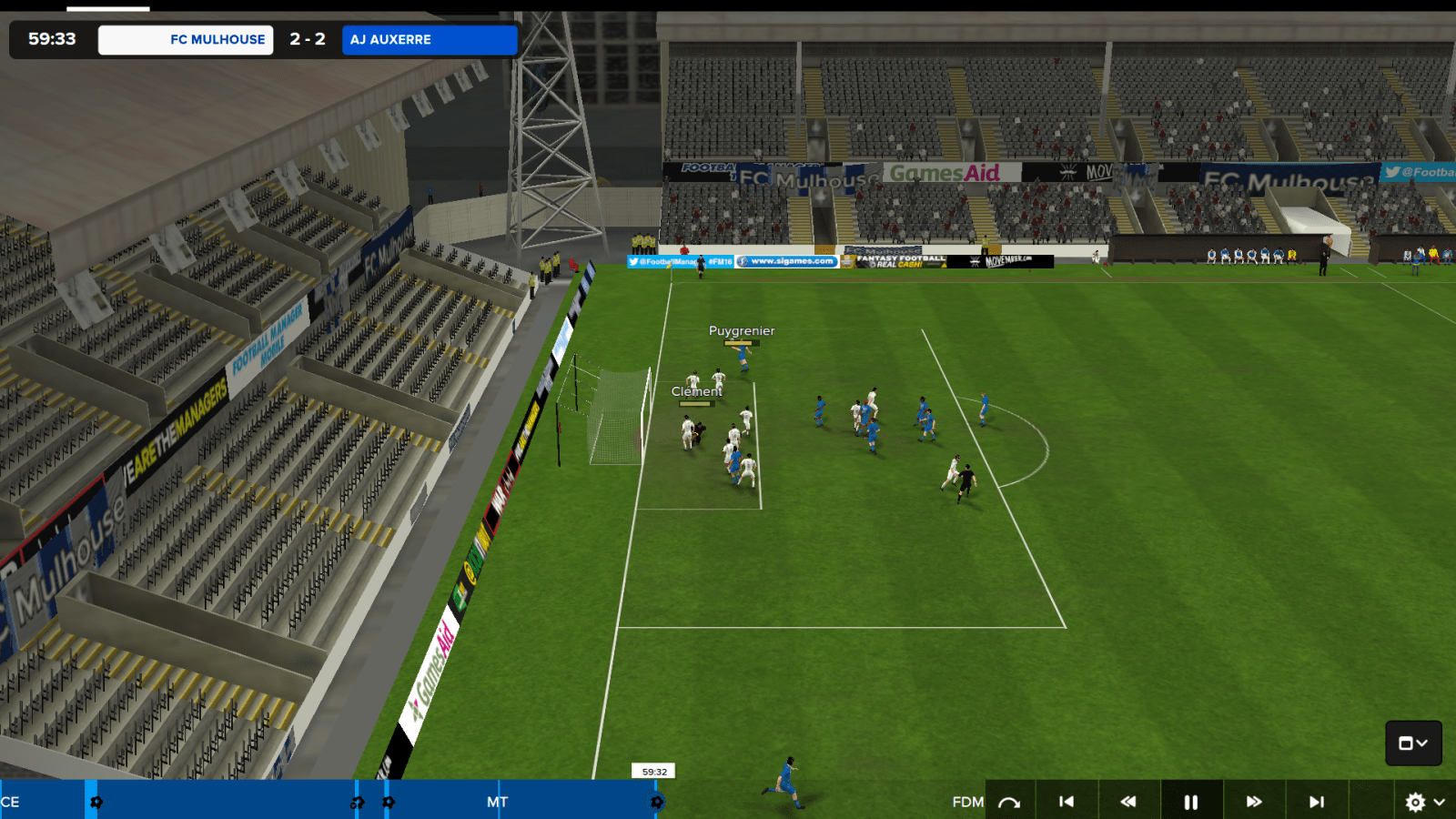Skip to the previous highlight
Screen dimensions: 1456x819
pyautogui.click(x=1067, y=802)
